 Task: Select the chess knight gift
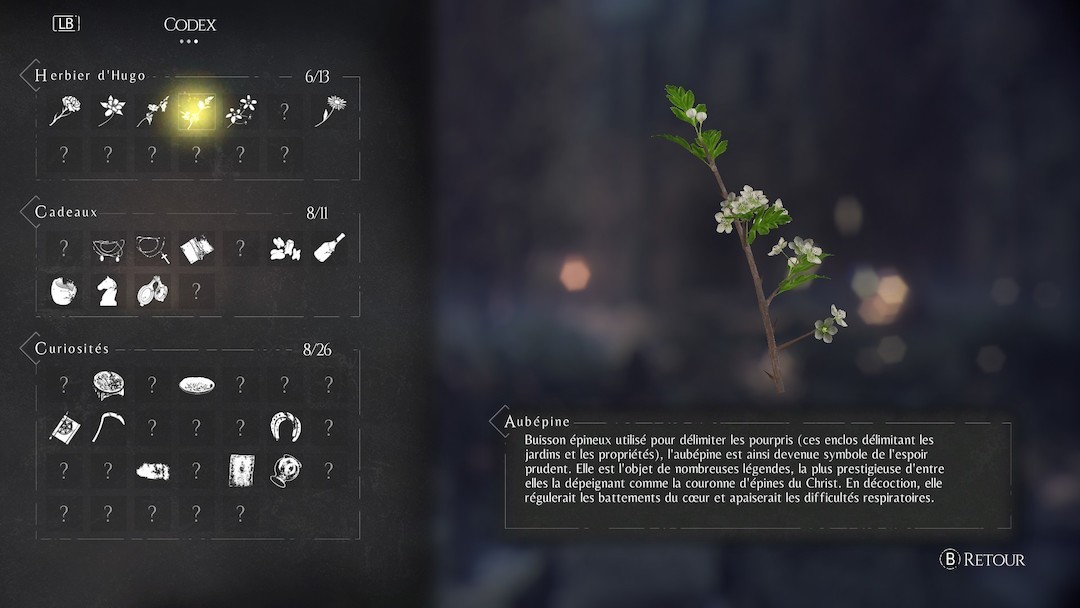pyautogui.click(x=108, y=291)
